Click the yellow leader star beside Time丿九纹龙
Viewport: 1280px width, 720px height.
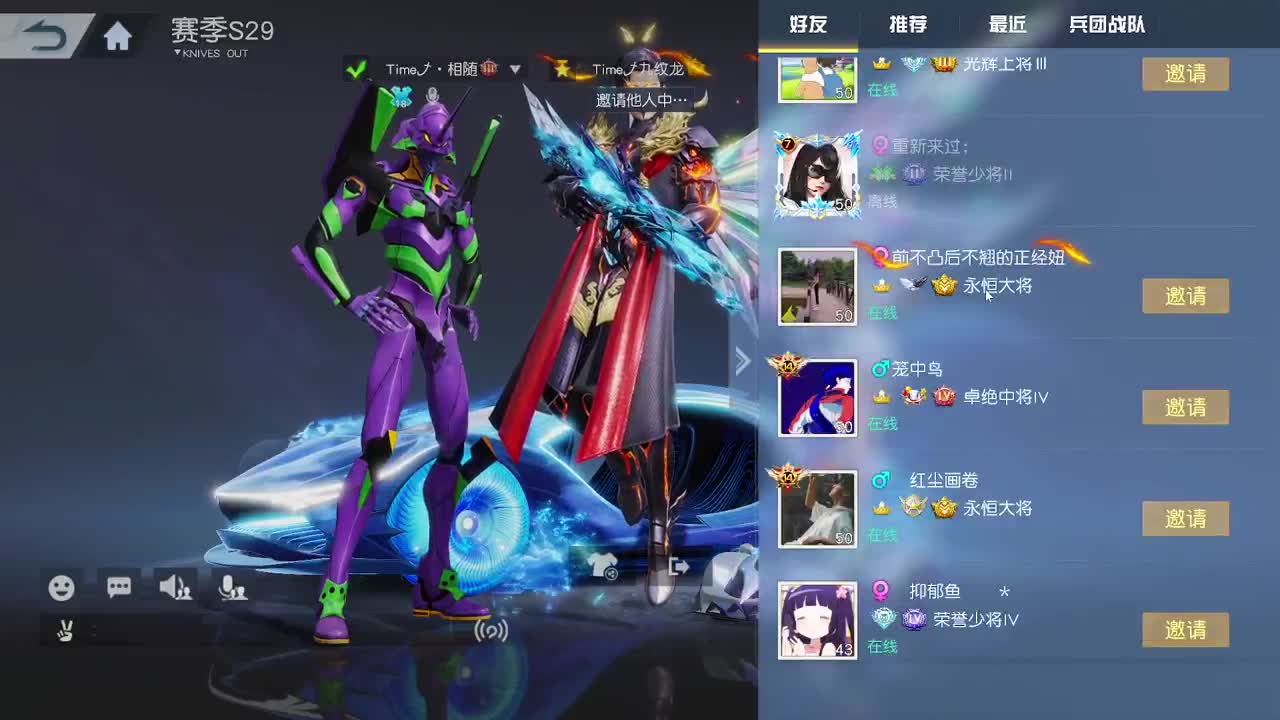click(562, 67)
